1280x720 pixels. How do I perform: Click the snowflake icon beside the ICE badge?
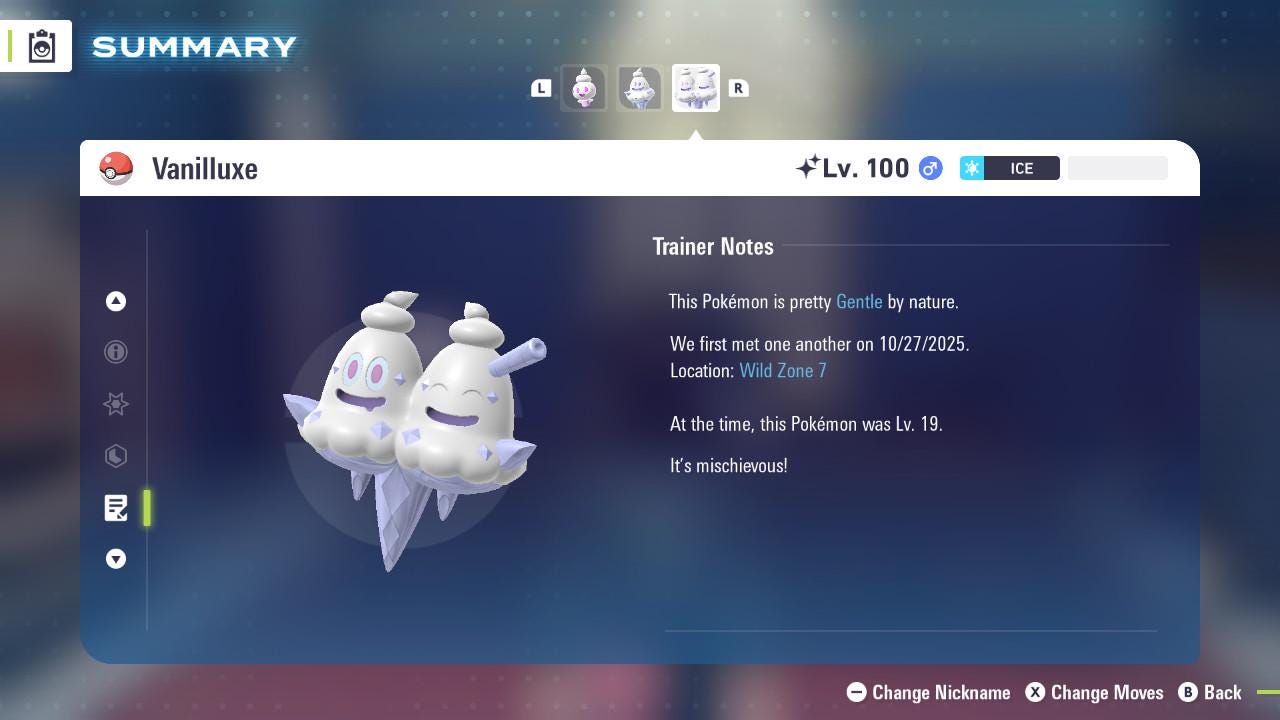pos(971,168)
